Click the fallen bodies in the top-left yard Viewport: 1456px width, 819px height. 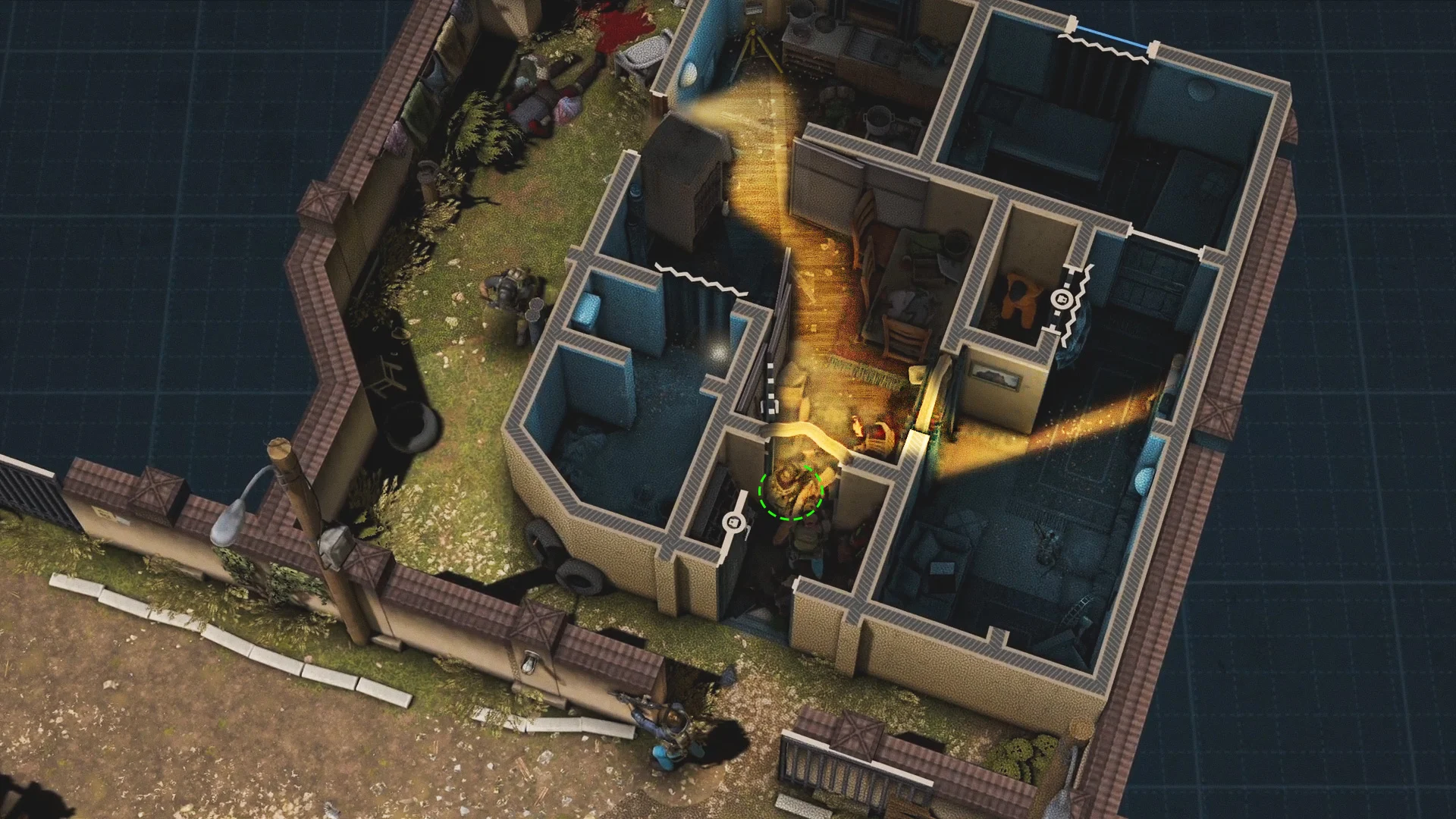click(544, 99)
